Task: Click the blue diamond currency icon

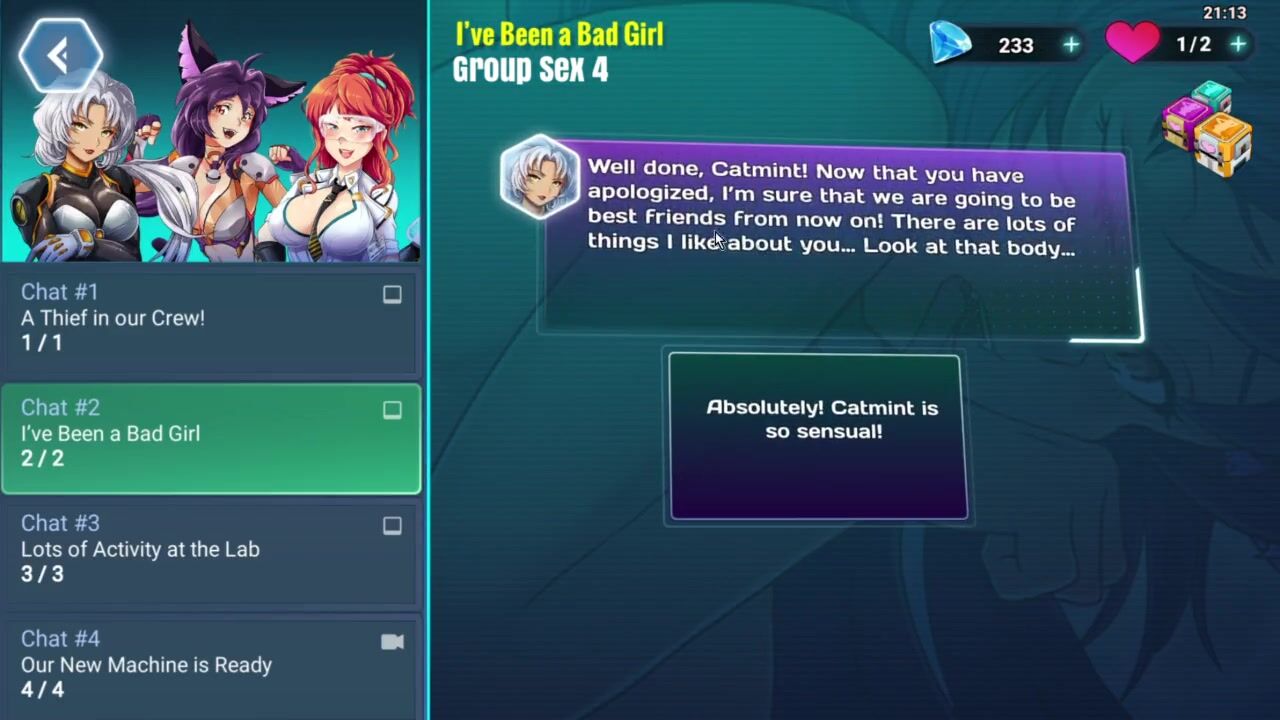Action: (x=950, y=44)
